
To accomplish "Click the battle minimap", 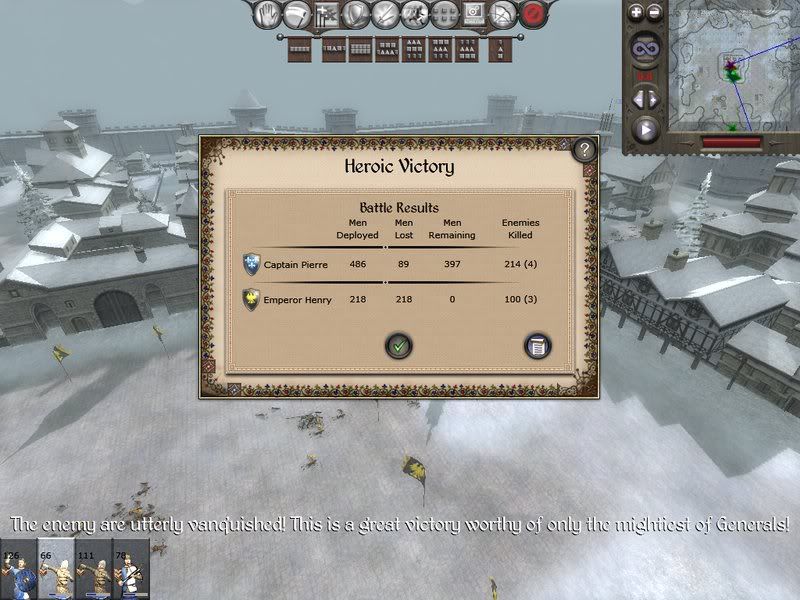I will coord(733,68).
